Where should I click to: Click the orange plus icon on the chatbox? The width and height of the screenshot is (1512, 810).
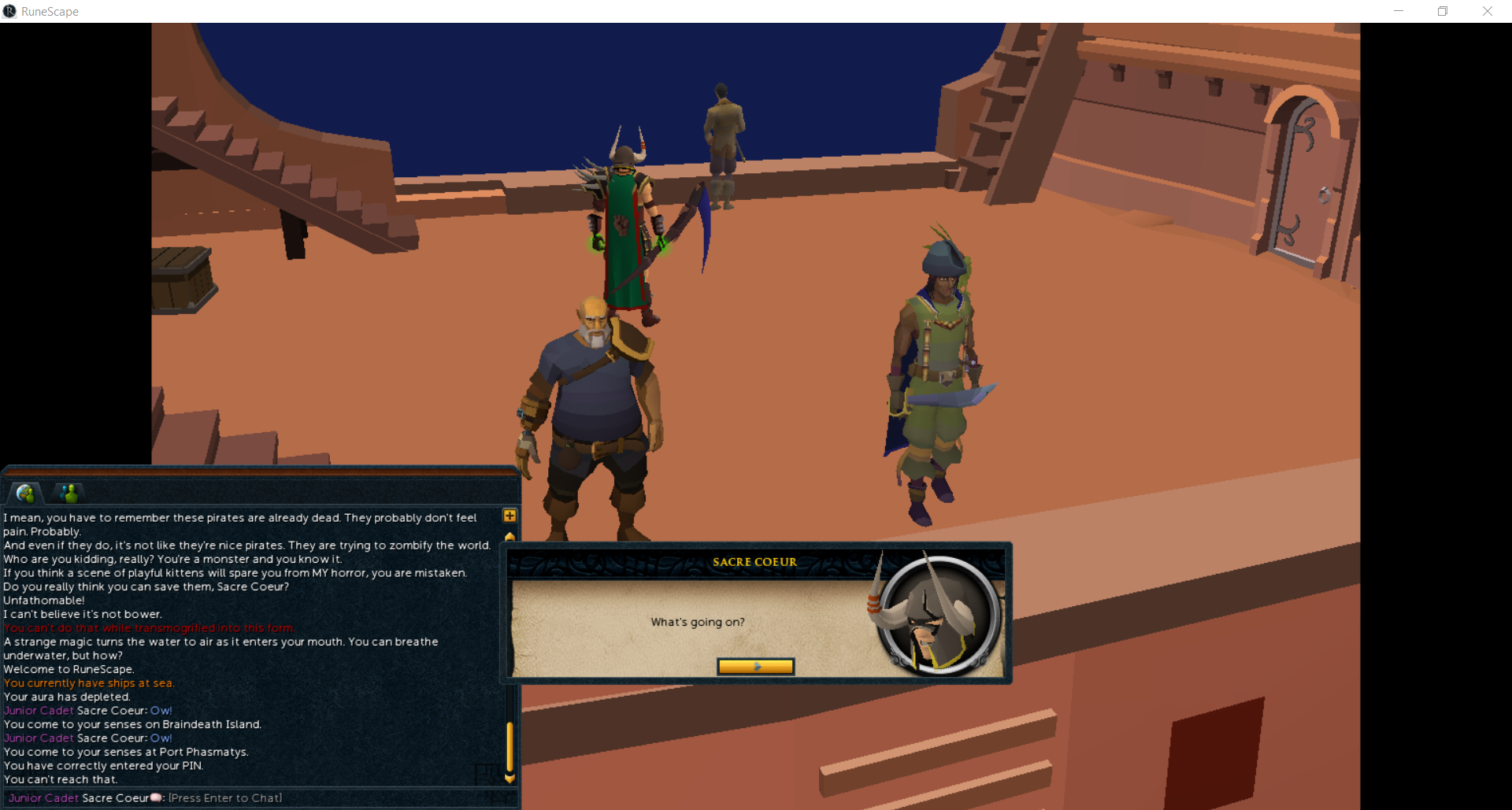[x=509, y=516]
